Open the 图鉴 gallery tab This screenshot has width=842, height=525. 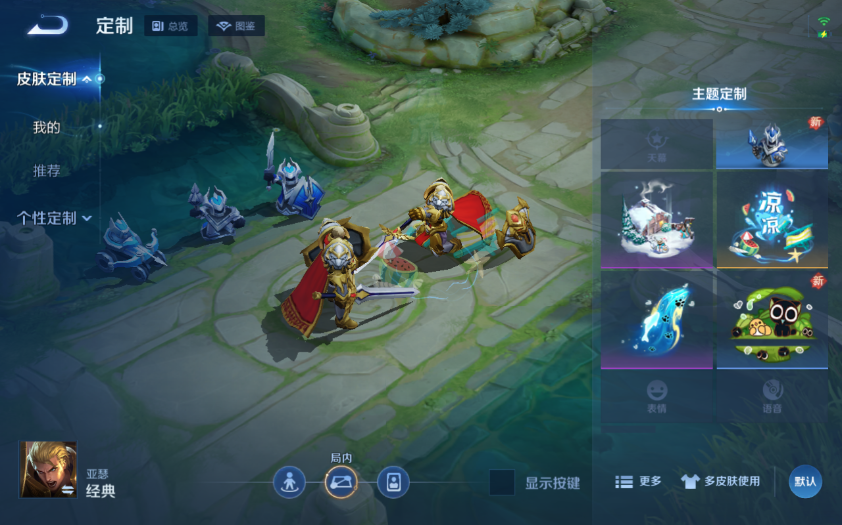pyautogui.click(x=236, y=26)
